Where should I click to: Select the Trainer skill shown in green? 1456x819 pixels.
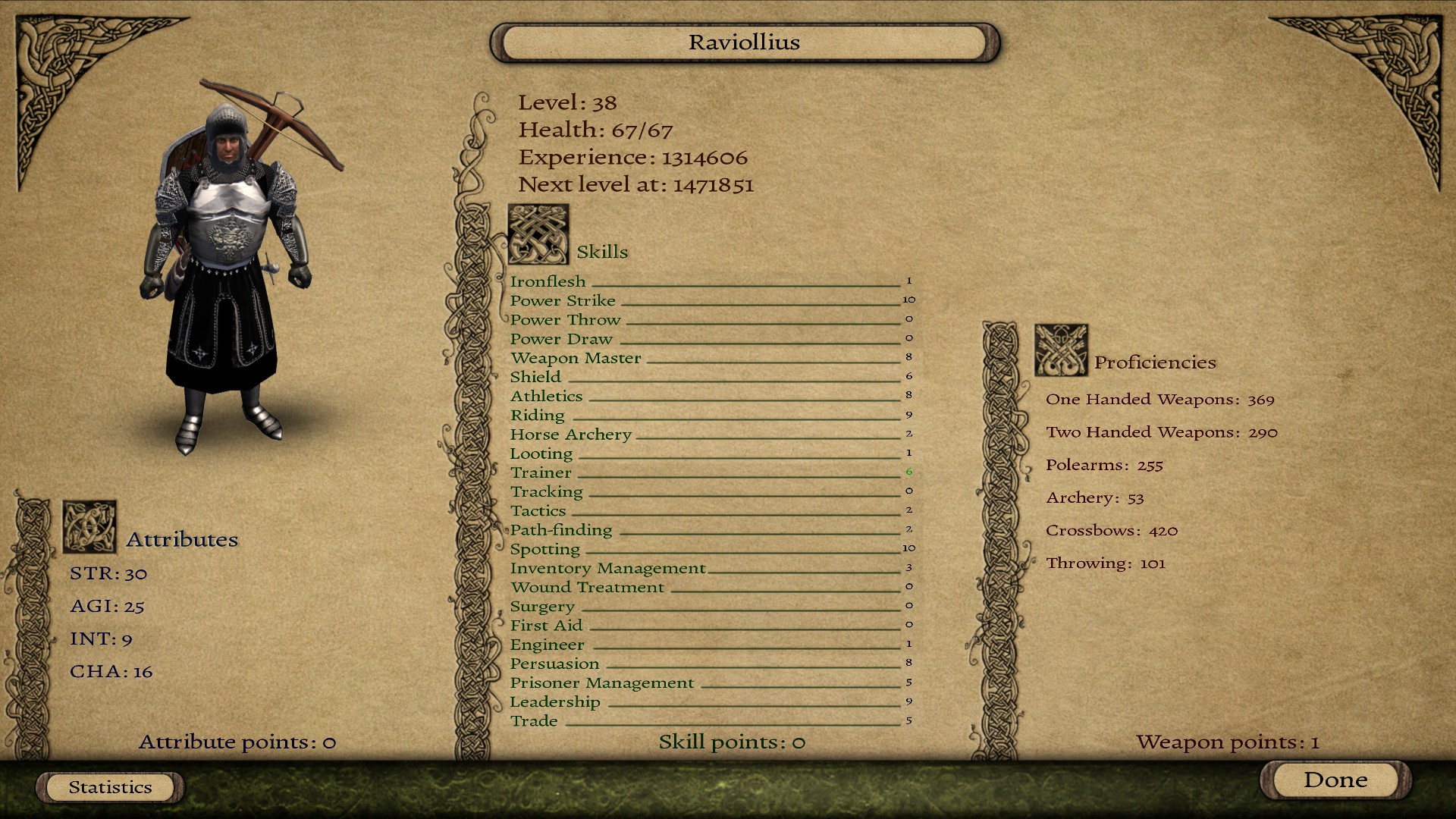point(541,472)
